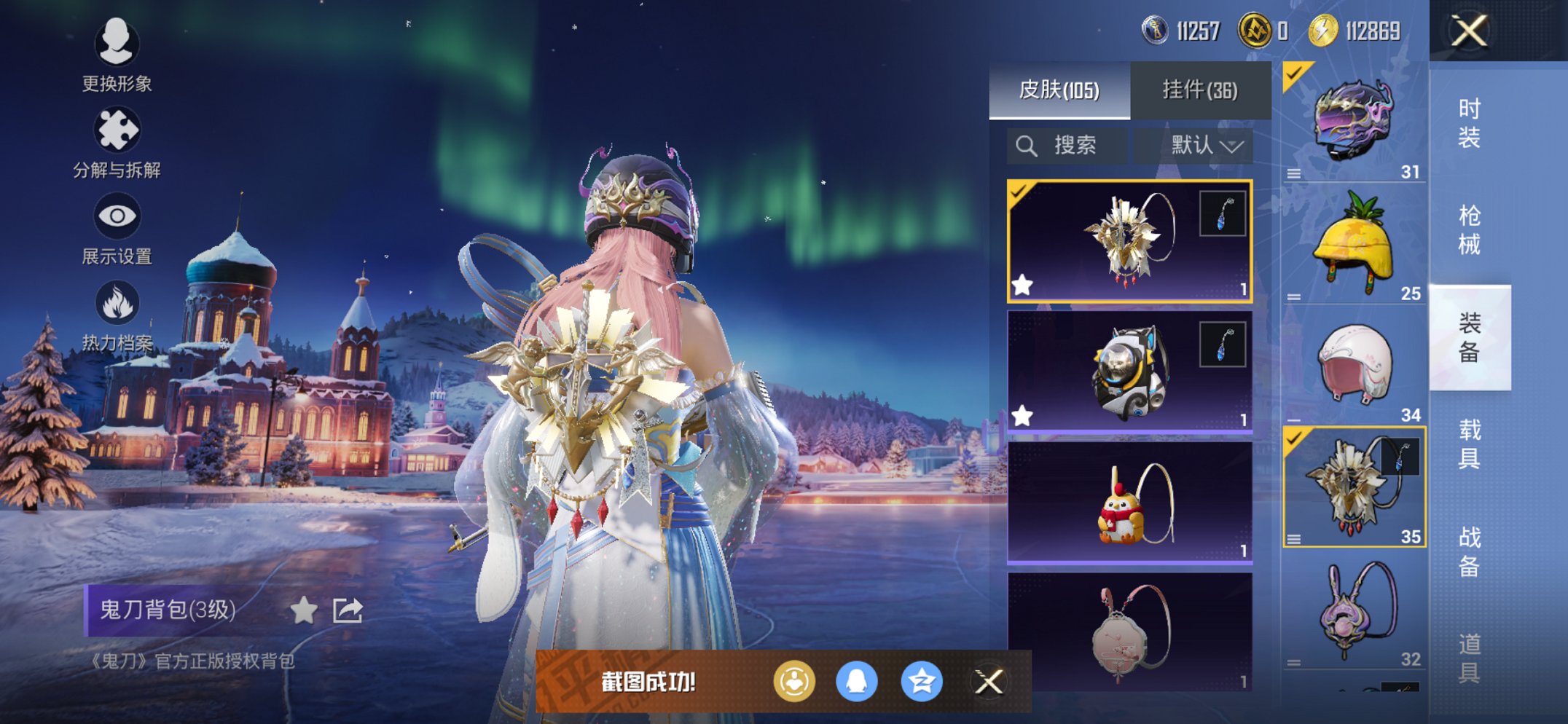Toggle the star on the astronaut cat backpack skin

(x=1024, y=415)
